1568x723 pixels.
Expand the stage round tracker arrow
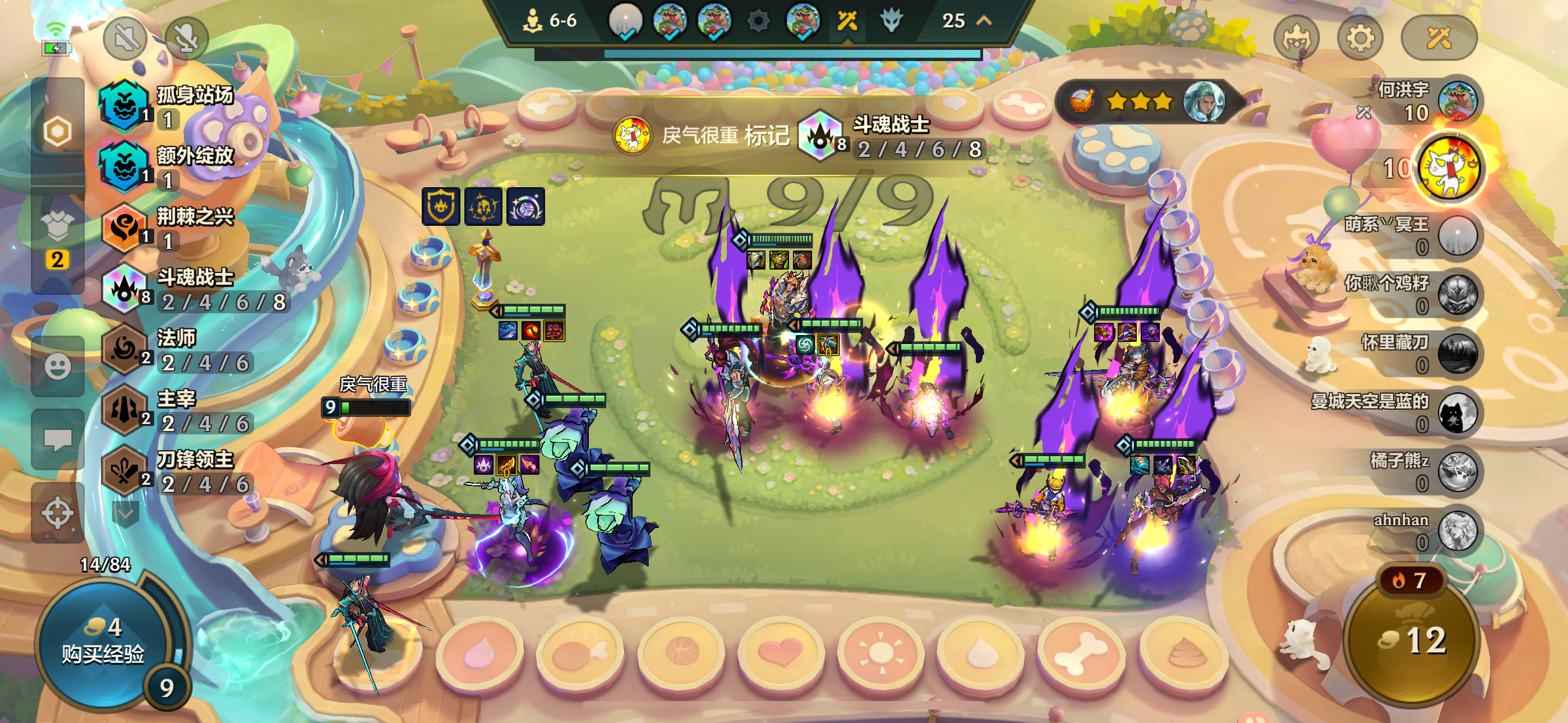984,21
